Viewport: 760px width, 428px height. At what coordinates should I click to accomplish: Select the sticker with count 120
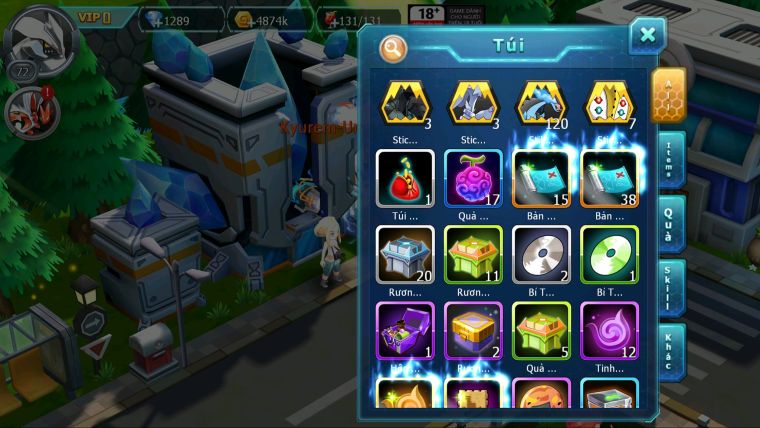click(x=541, y=103)
